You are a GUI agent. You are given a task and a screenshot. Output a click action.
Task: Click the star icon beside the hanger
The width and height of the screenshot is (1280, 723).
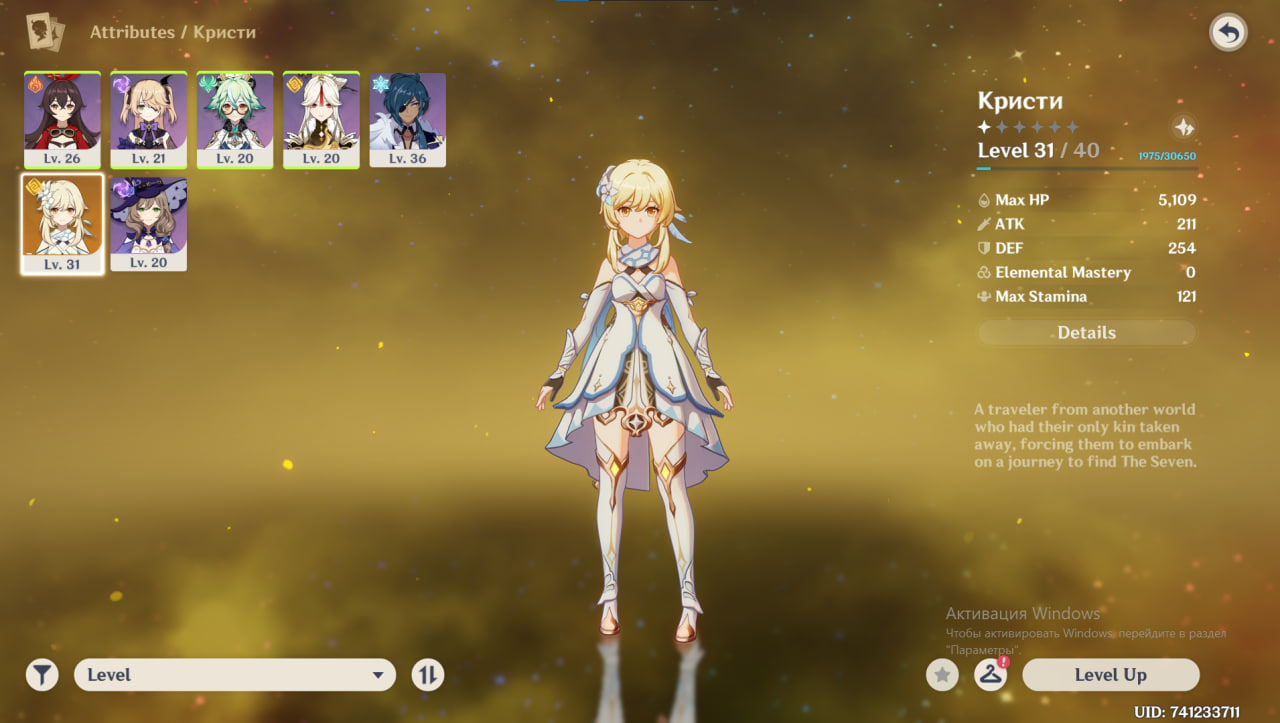(x=941, y=675)
